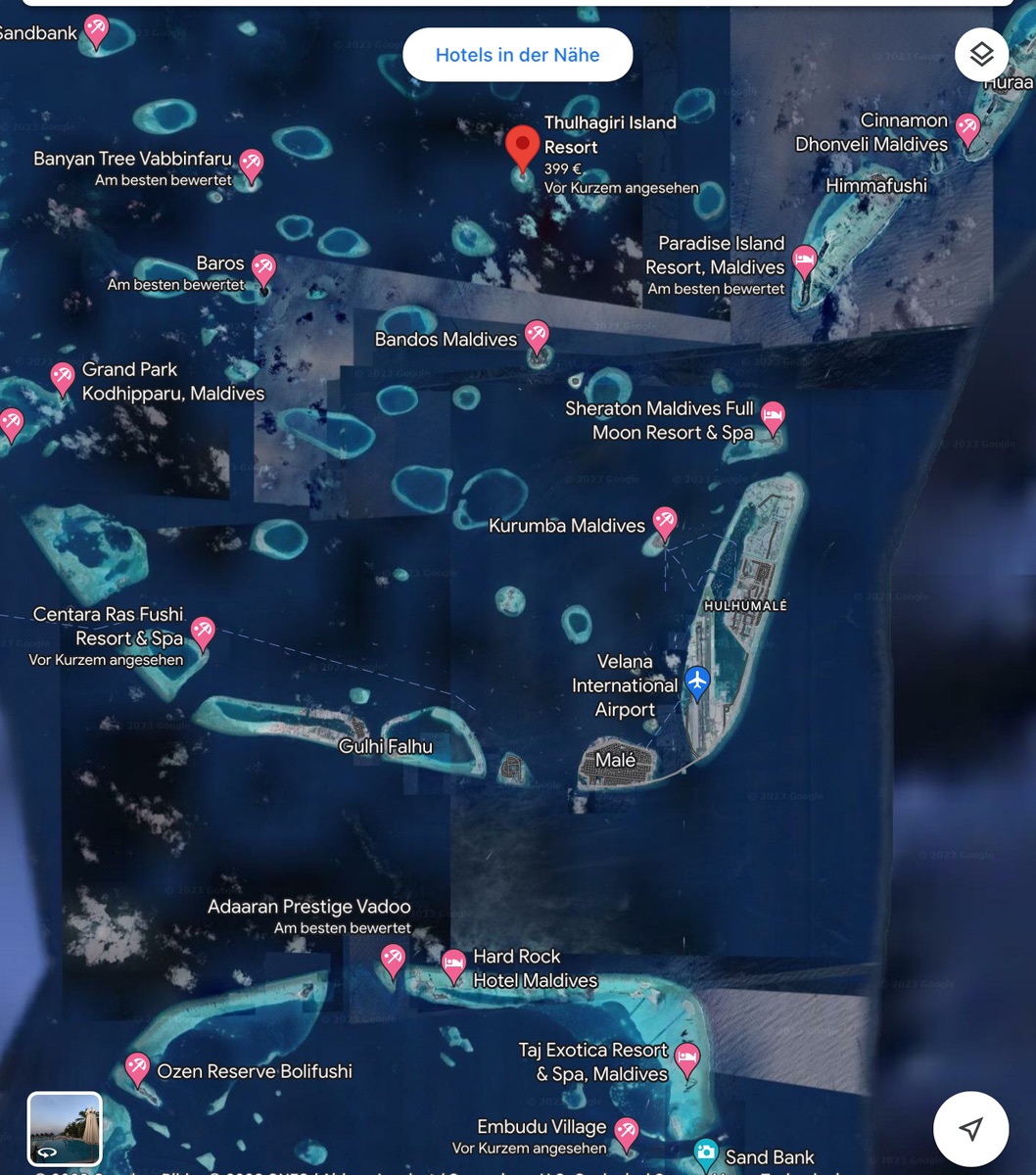Choose the Sheraton Maldives Full Moon pin
Viewport: 1036px width, 1175px height.
(773, 415)
